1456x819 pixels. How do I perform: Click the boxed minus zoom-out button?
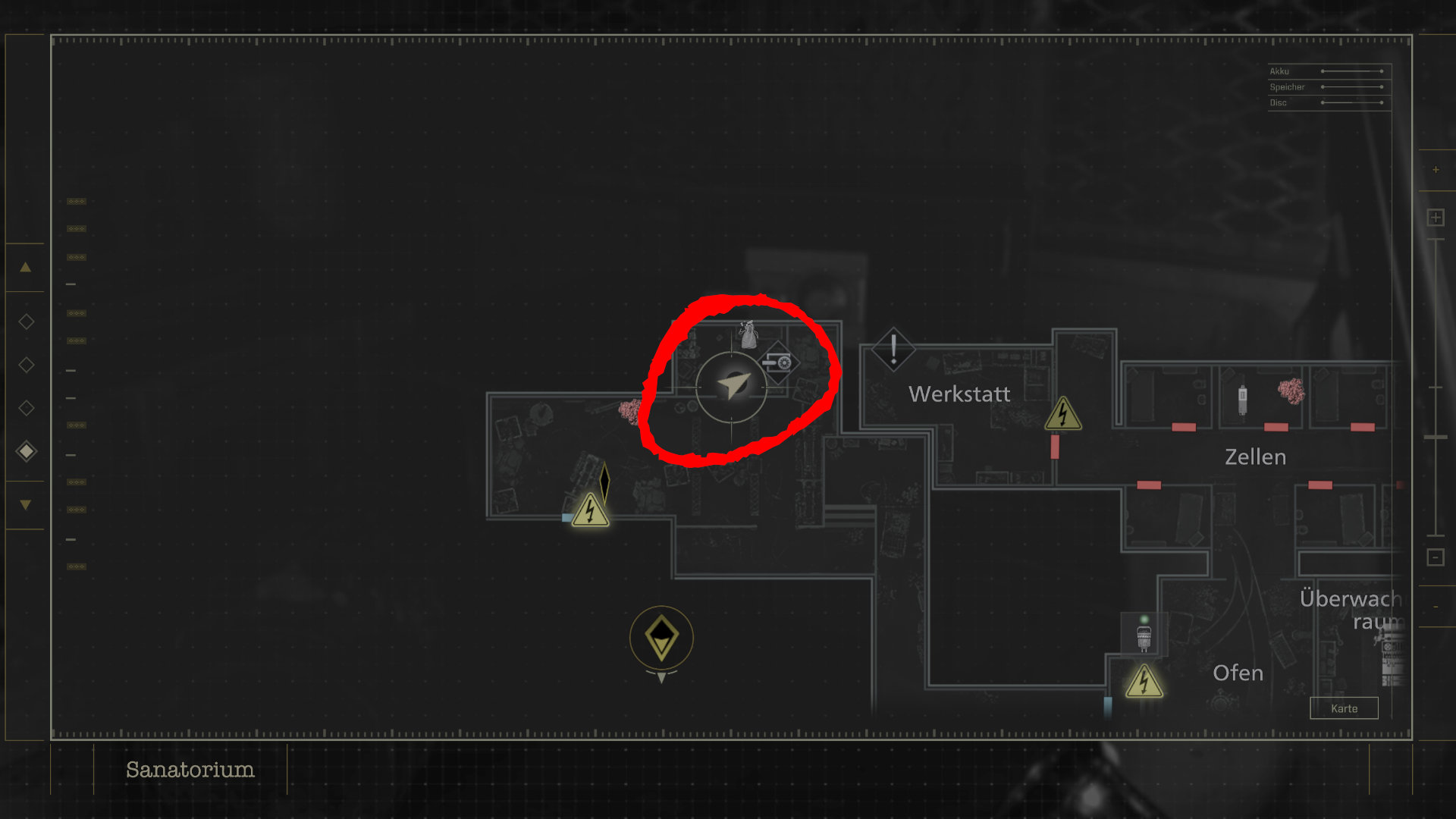[1435, 557]
